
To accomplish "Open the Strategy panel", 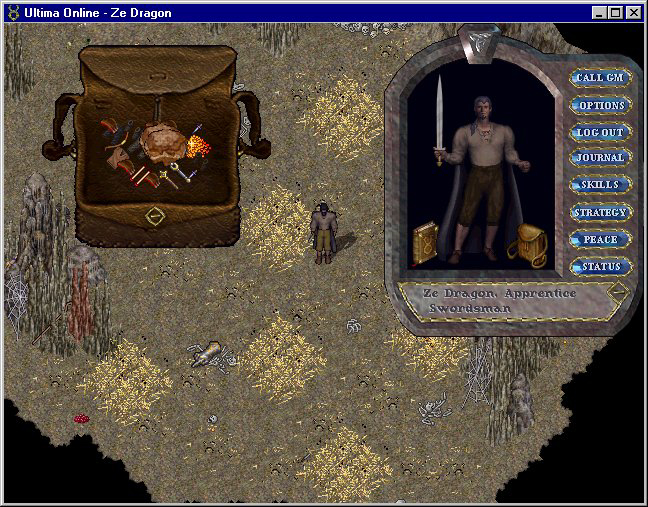I will (600, 212).
